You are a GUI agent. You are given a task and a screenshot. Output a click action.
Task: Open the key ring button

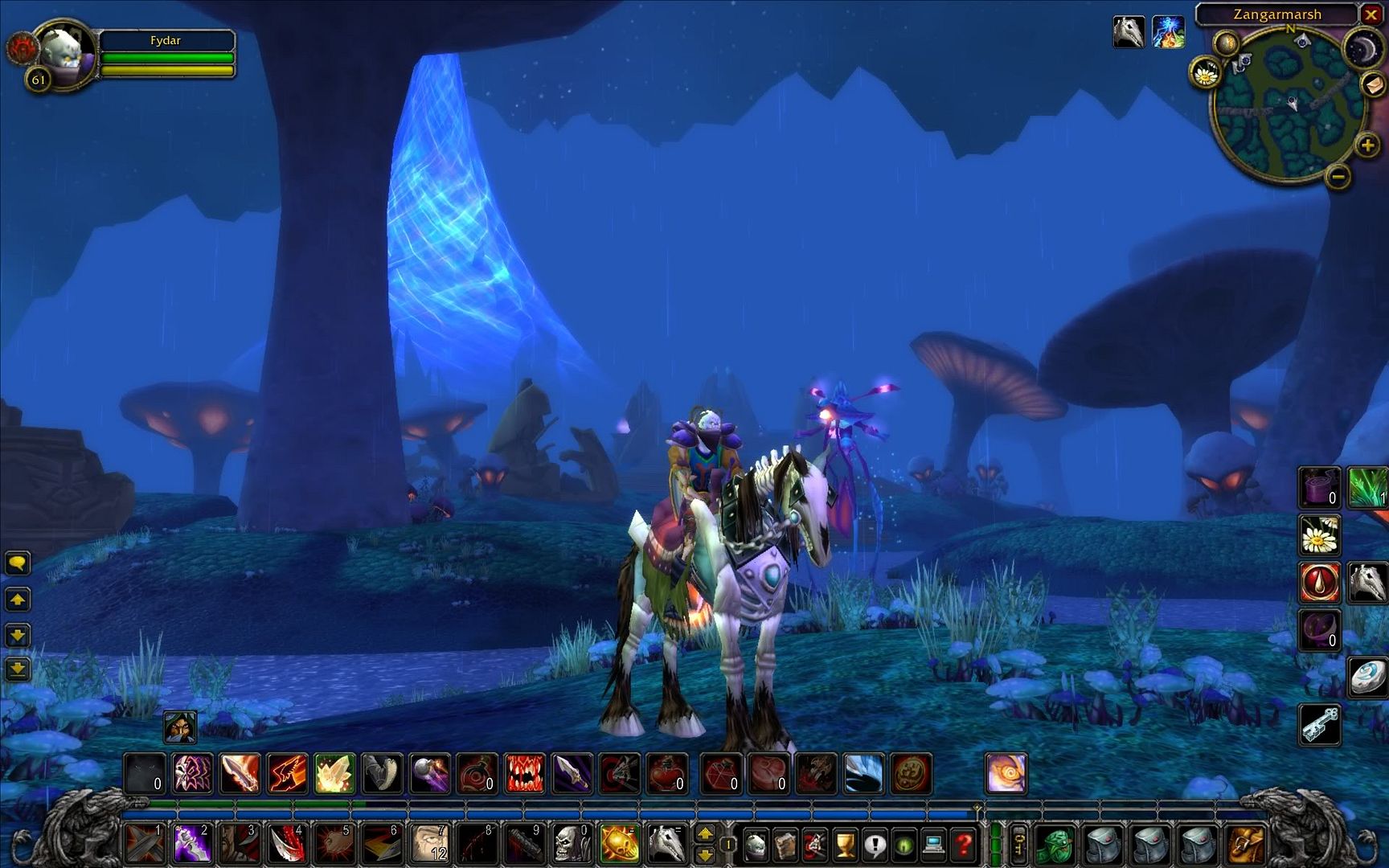pyautogui.click(x=1018, y=845)
